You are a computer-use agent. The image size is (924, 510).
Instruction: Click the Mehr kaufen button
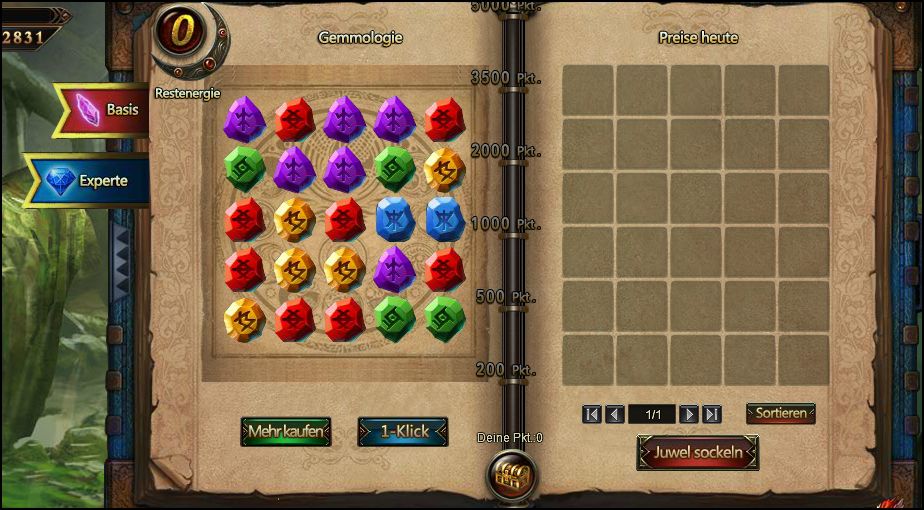coord(285,431)
